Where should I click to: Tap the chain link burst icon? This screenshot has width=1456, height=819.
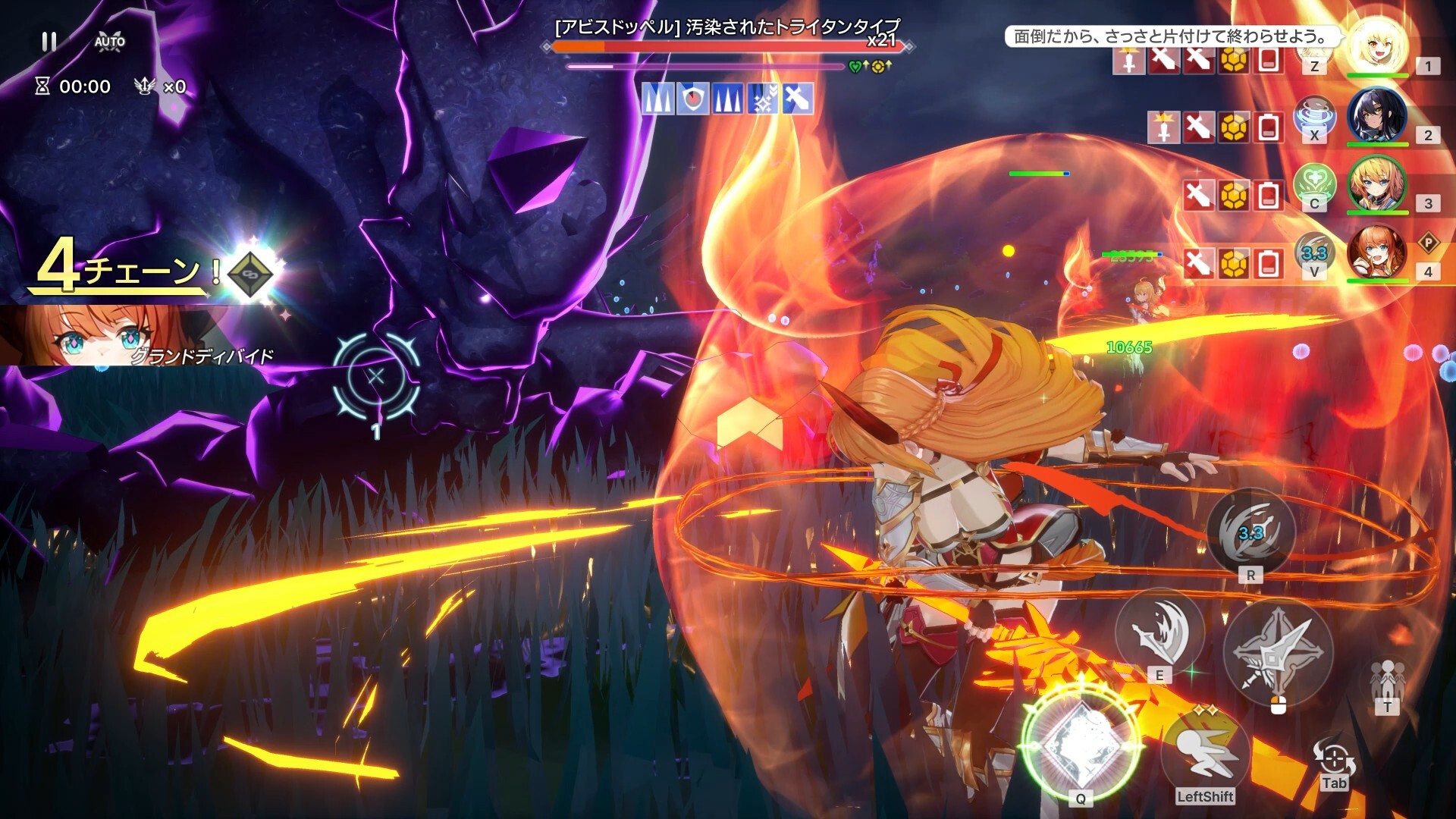pyautogui.click(x=252, y=273)
